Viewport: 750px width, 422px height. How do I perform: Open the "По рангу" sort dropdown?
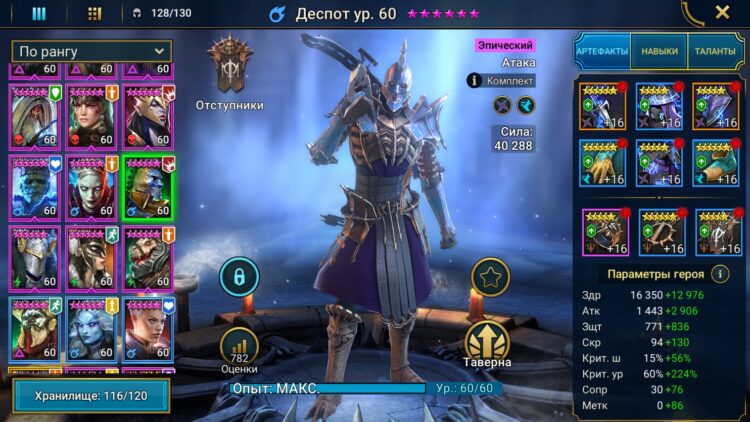click(x=91, y=51)
